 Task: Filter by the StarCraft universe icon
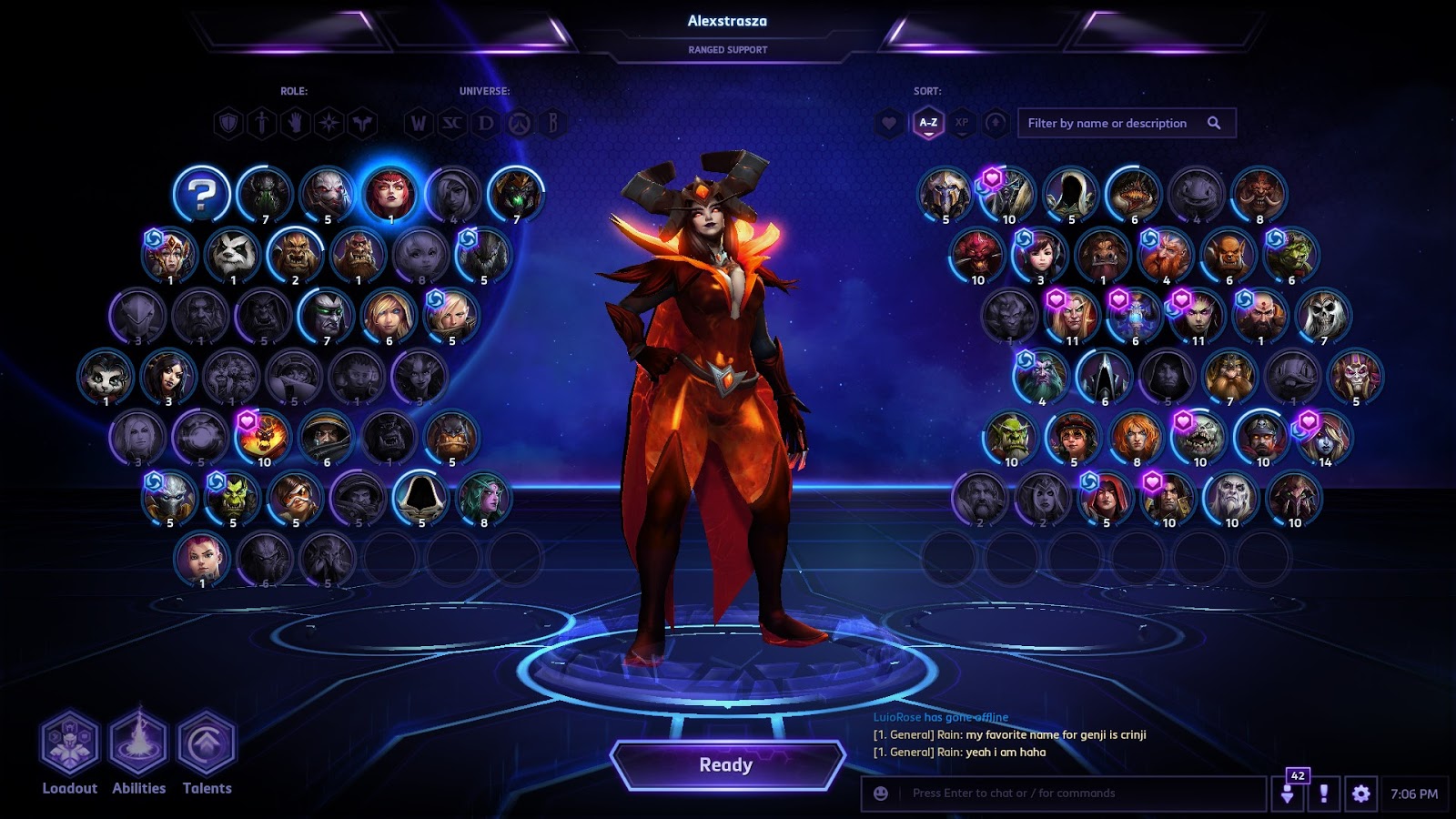[x=452, y=123]
